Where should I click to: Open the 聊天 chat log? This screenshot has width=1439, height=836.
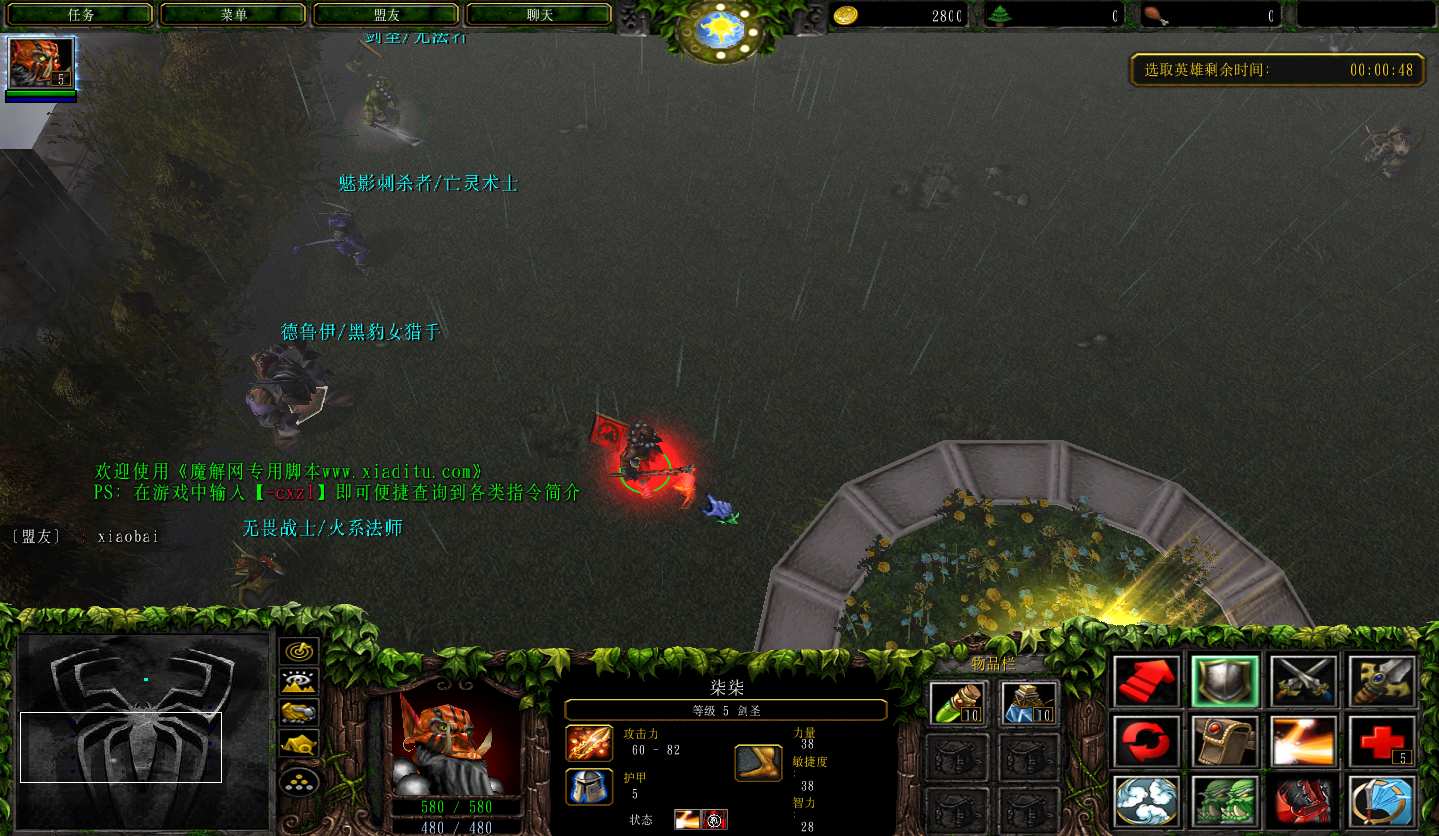540,15
